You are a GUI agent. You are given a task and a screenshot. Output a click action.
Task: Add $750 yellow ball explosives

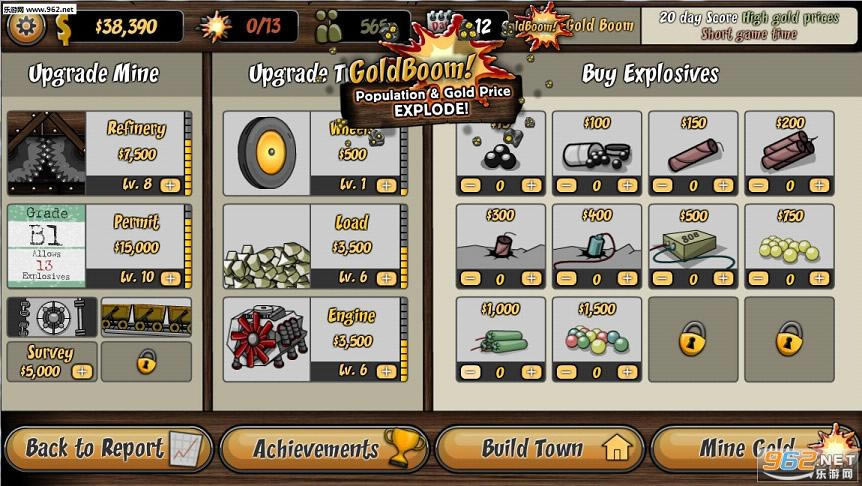point(819,279)
